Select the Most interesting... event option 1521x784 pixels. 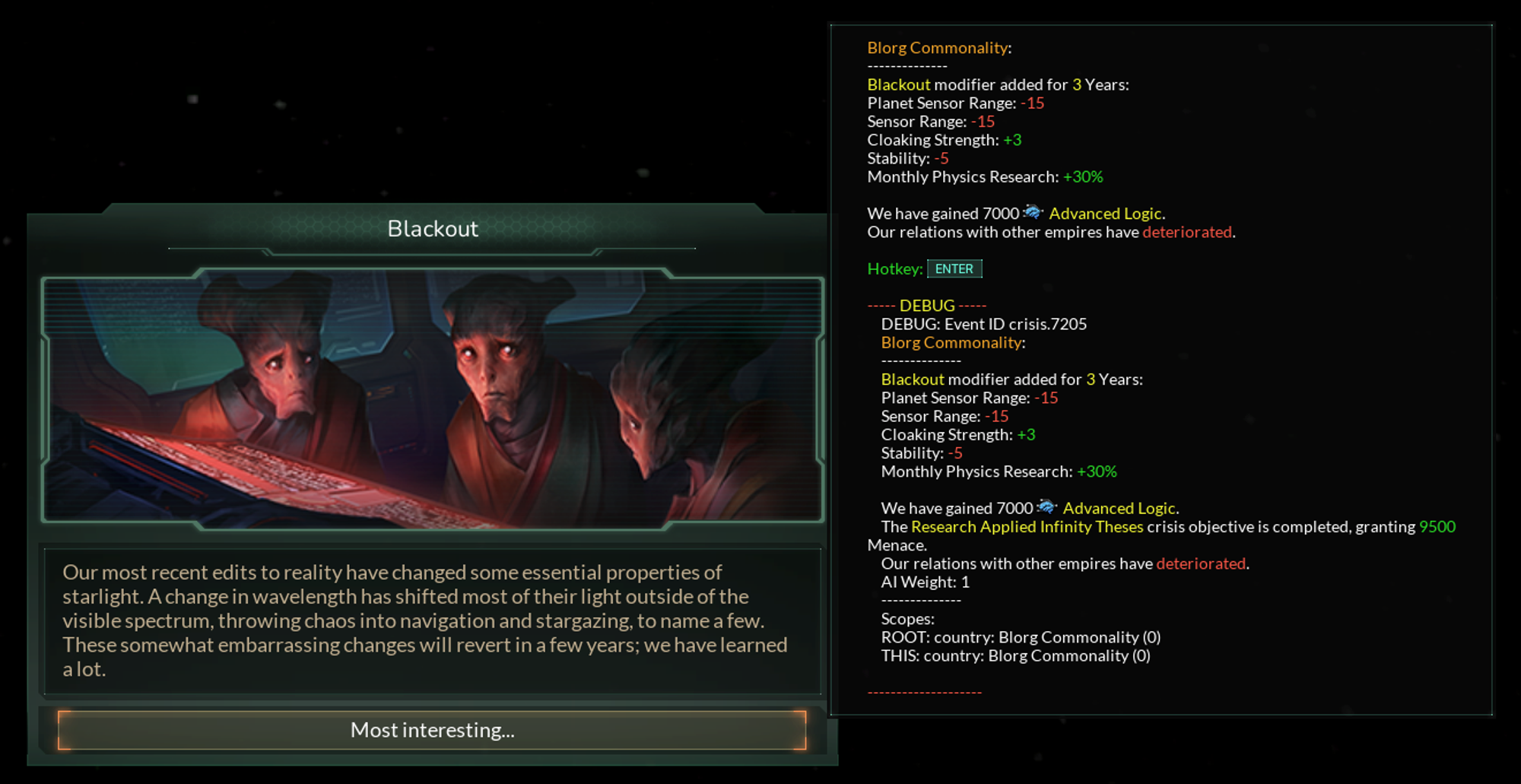pyautogui.click(x=432, y=730)
